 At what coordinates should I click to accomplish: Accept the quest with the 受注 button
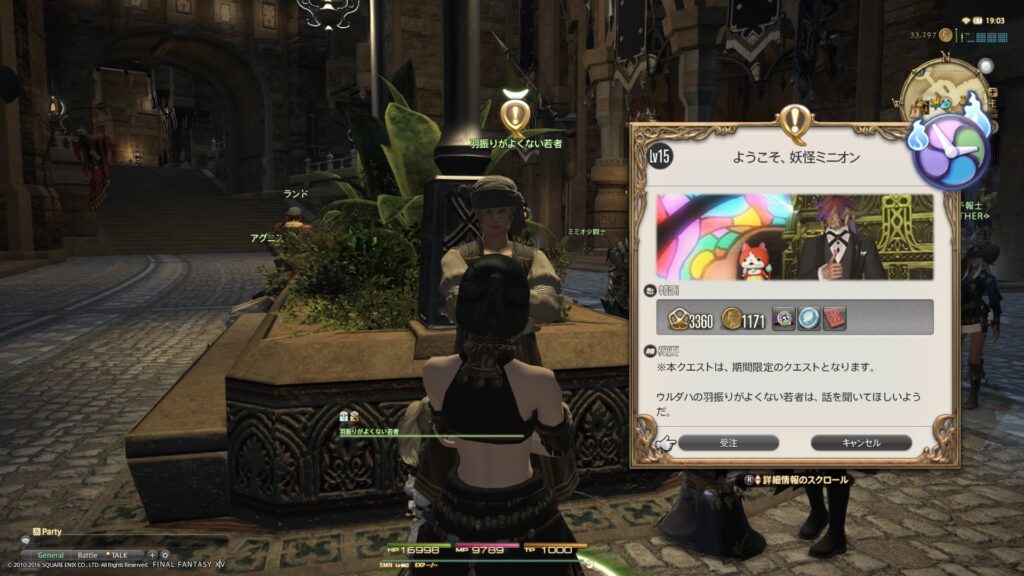click(x=728, y=442)
